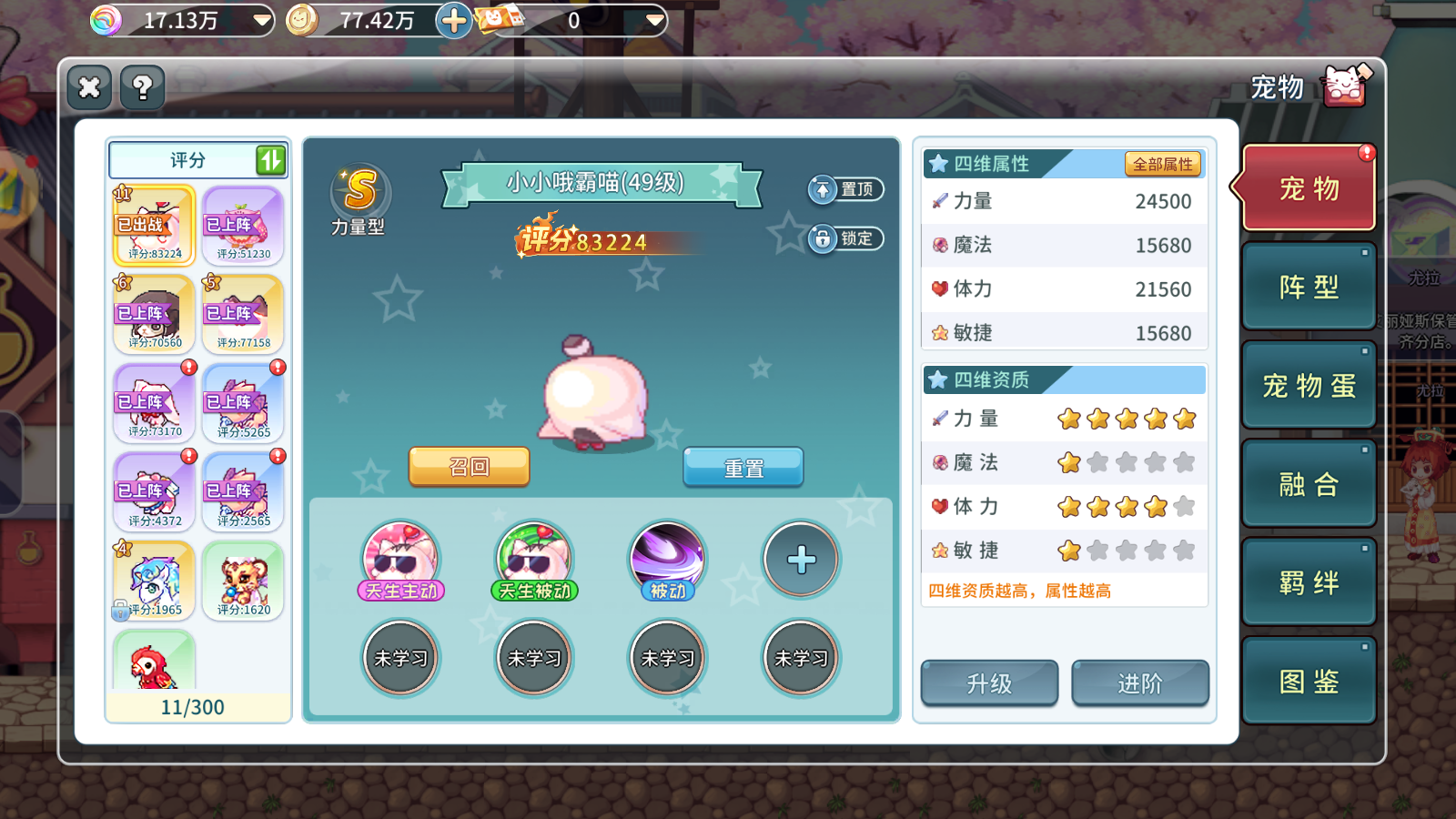Open the 全部属性 attribute selector
1456x819 pixels.
[1165, 164]
